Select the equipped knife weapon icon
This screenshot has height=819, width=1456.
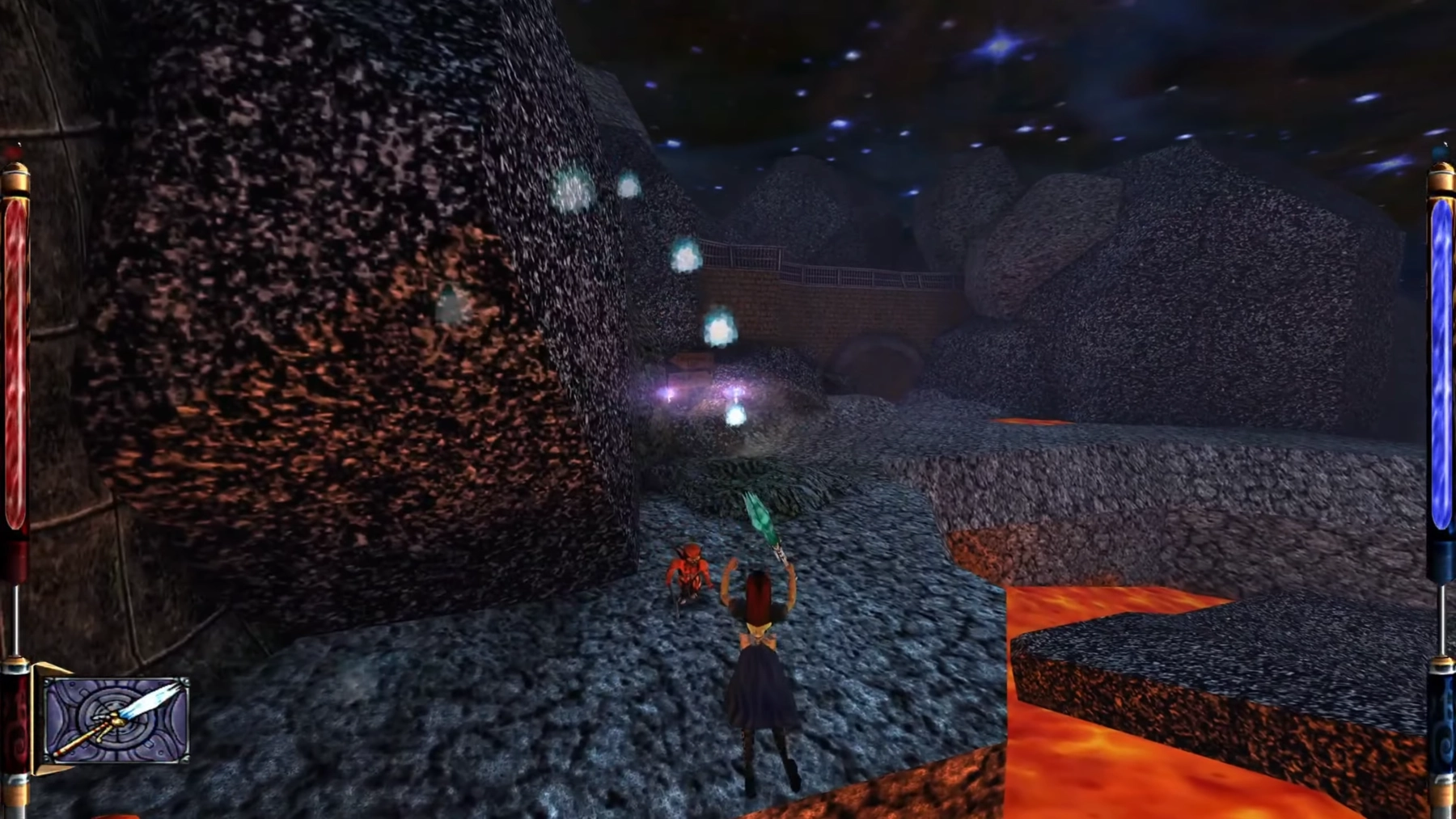[116, 720]
